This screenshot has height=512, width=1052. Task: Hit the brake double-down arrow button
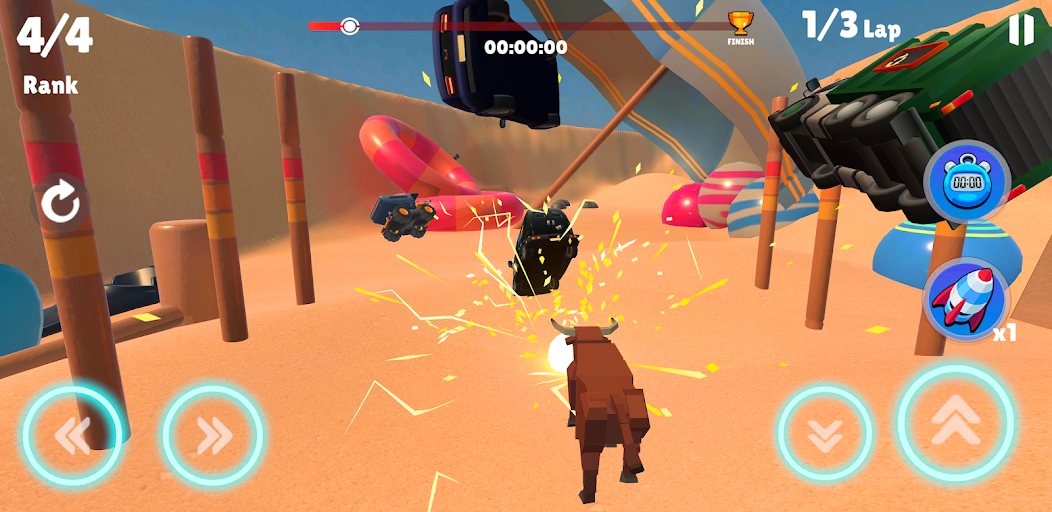coord(825,432)
